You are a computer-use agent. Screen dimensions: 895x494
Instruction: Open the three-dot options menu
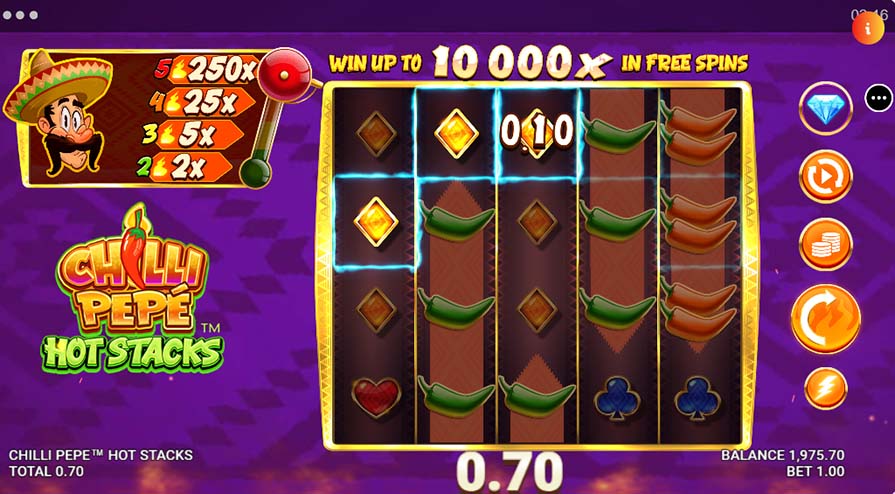878,98
